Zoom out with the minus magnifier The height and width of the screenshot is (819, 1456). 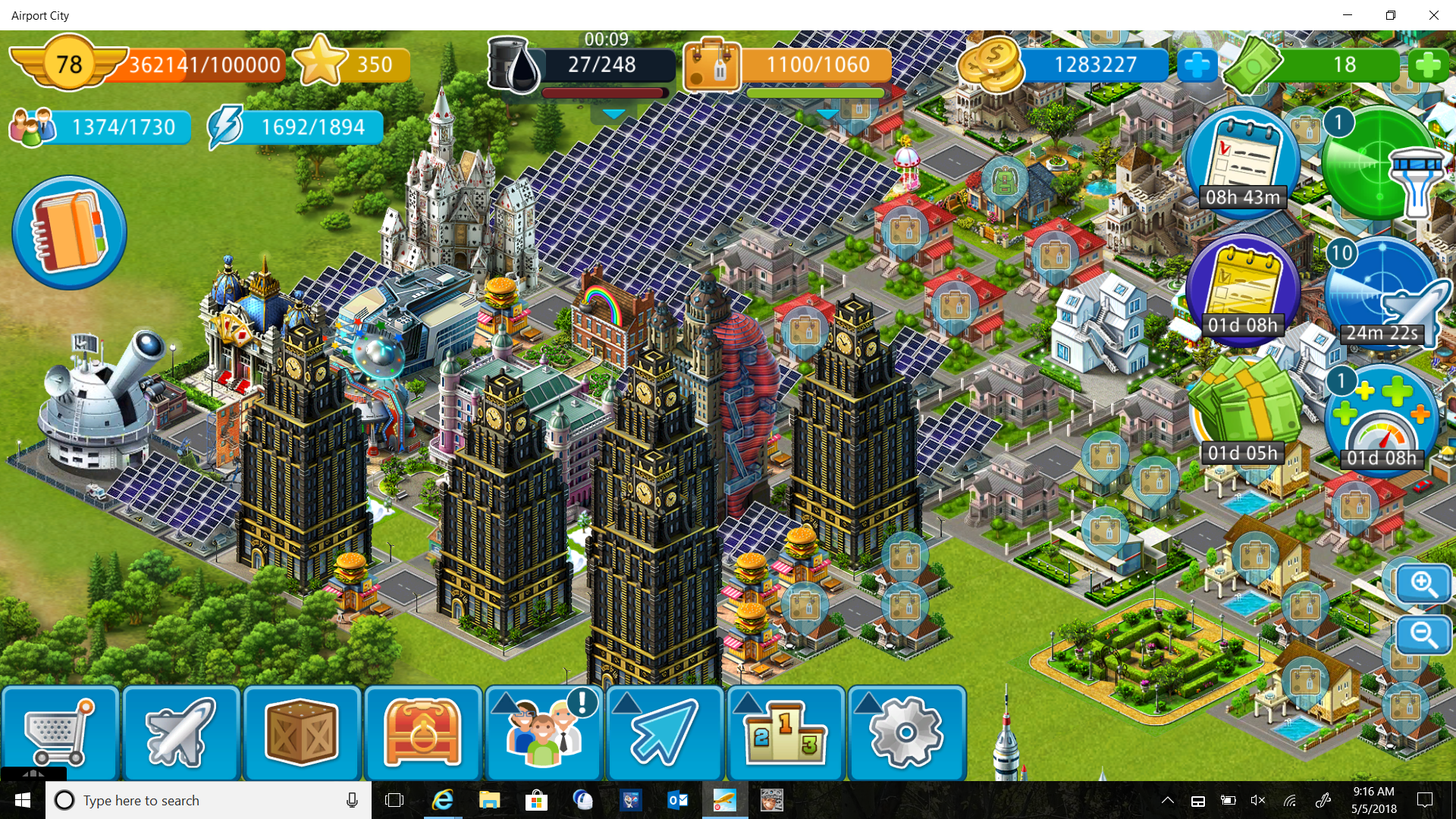(x=1423, y=635)
